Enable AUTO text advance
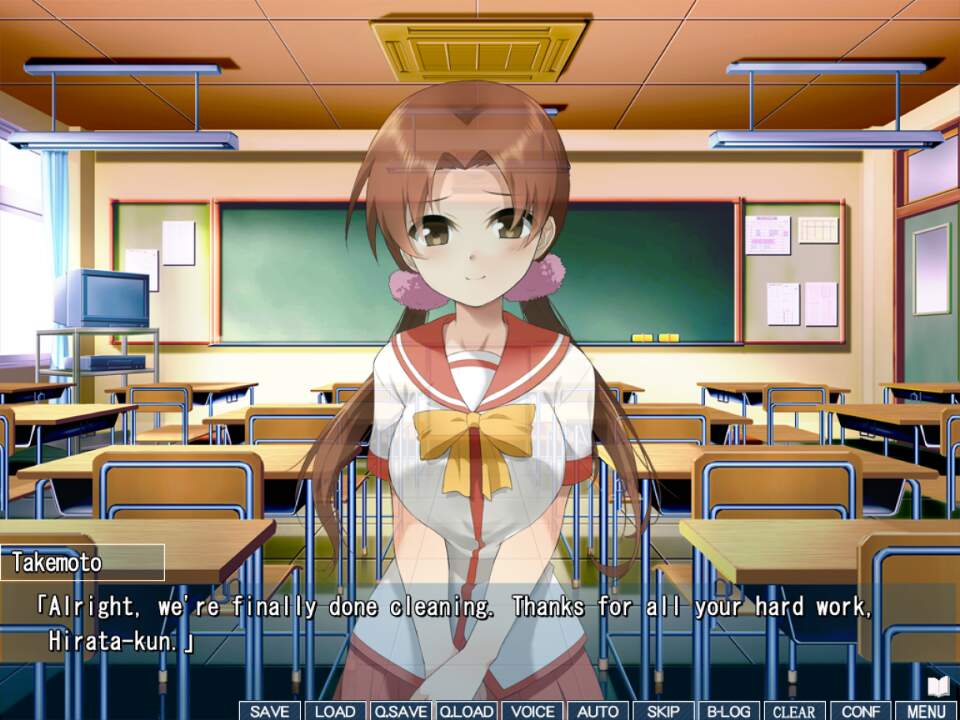Image resolution: width=960 pixels, height=720 pixels. tap(598, 711)
